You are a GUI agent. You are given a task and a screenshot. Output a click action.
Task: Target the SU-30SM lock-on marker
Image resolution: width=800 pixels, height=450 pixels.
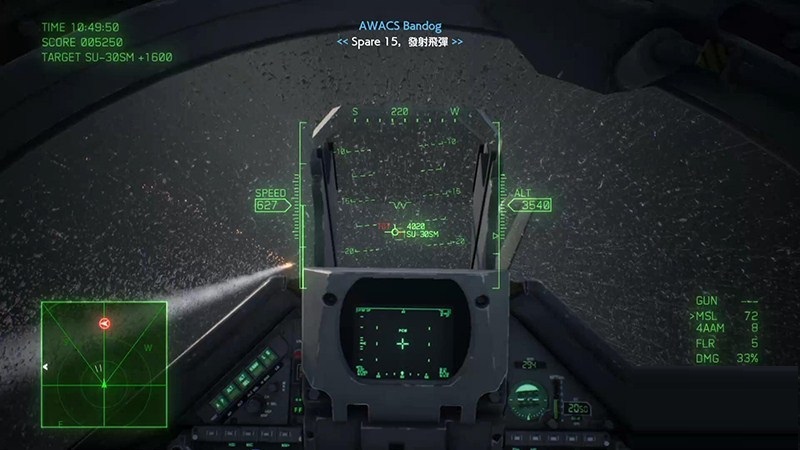(x=395, y=232)
